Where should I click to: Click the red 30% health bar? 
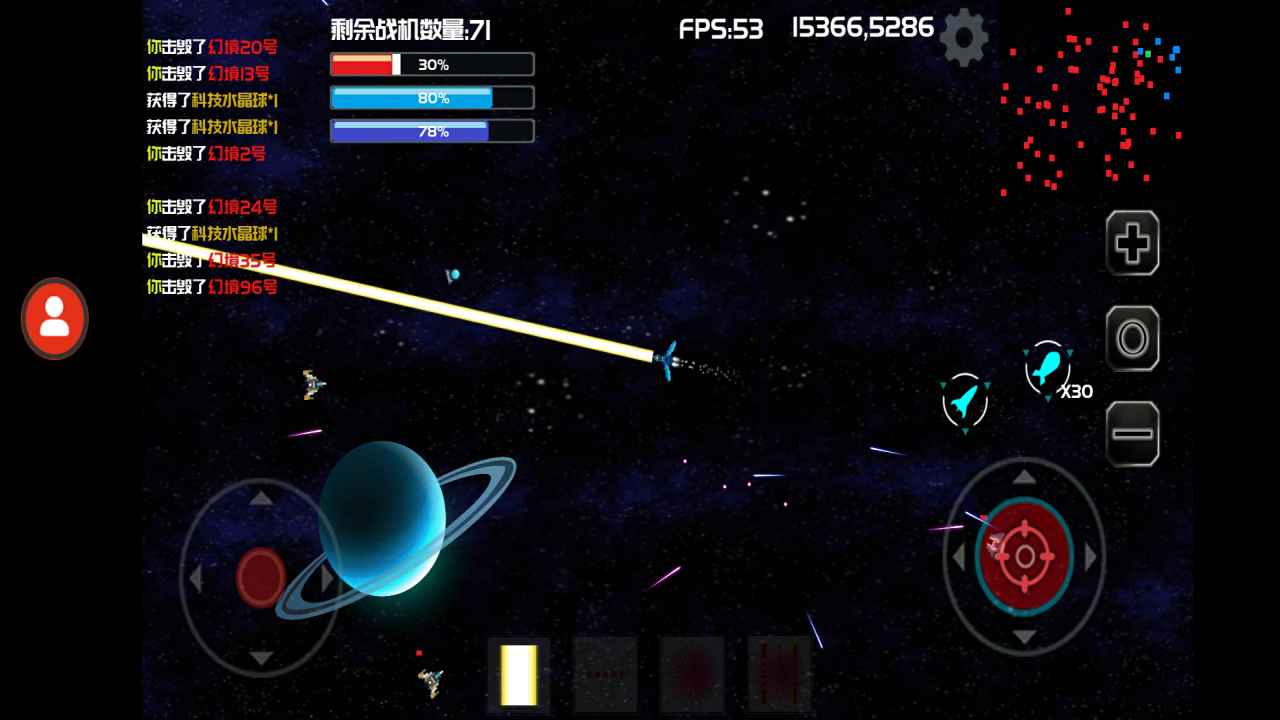pos(432,64)
